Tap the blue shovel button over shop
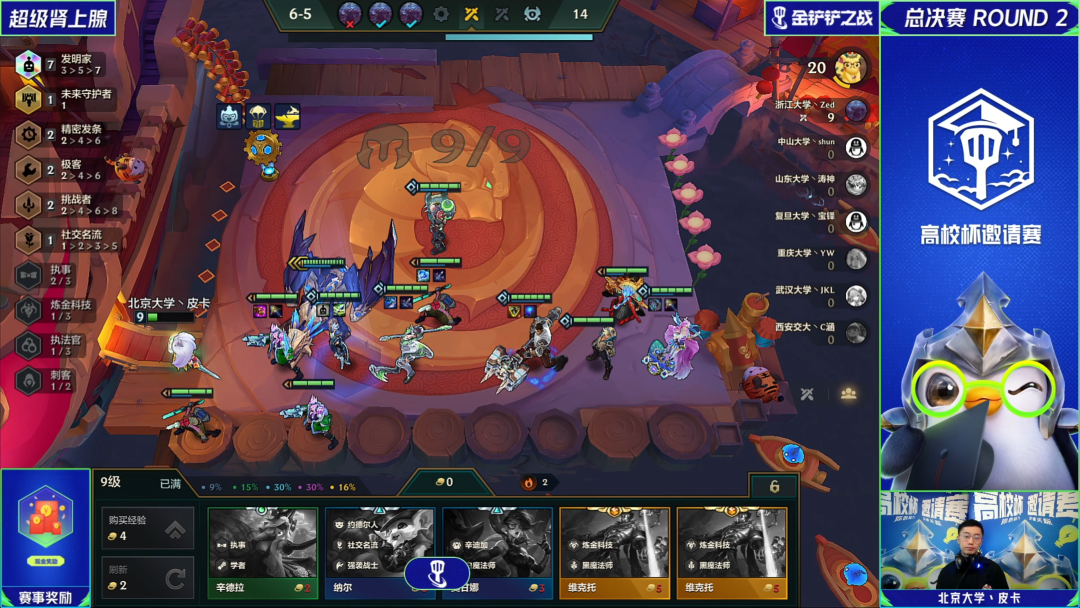The height and width of the screenshot is (608, 1080). click(436, 573)
